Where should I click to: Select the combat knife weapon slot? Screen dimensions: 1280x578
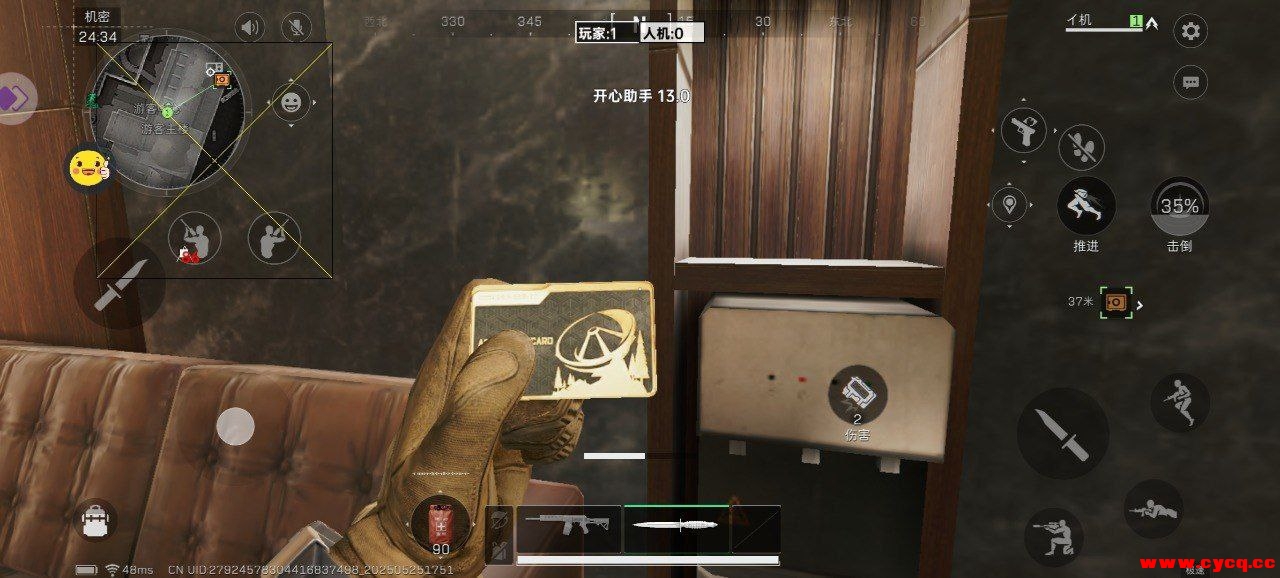pyautogui.click(x=676, y=526)
